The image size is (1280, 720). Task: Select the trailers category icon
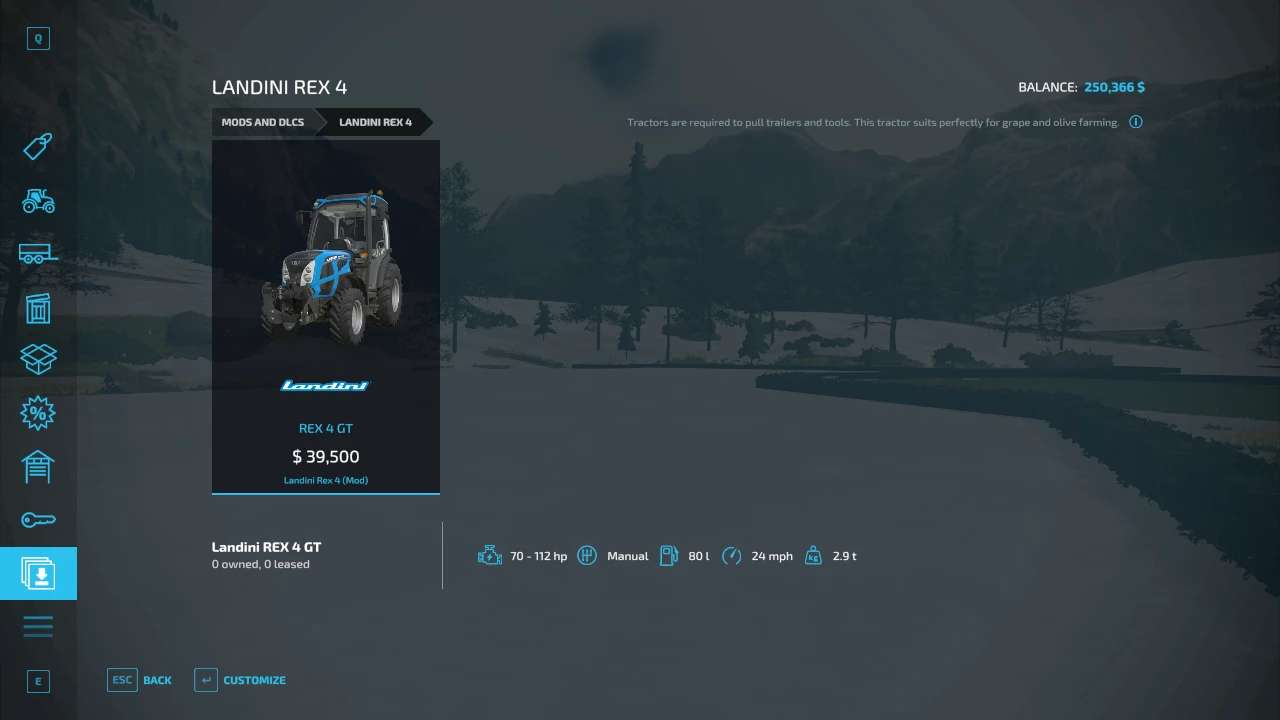click(38, 253)
